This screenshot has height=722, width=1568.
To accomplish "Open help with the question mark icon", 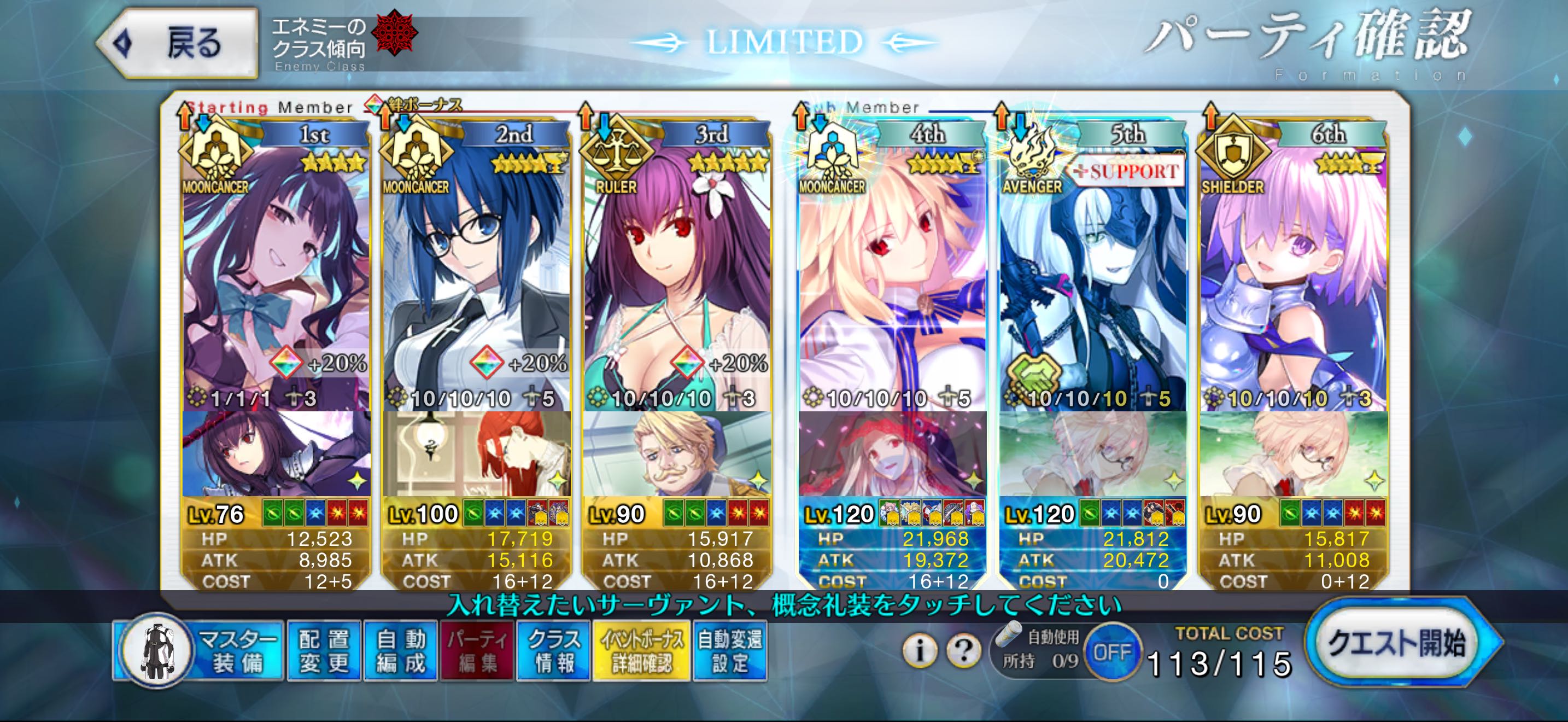I will [x=963, y=650].
